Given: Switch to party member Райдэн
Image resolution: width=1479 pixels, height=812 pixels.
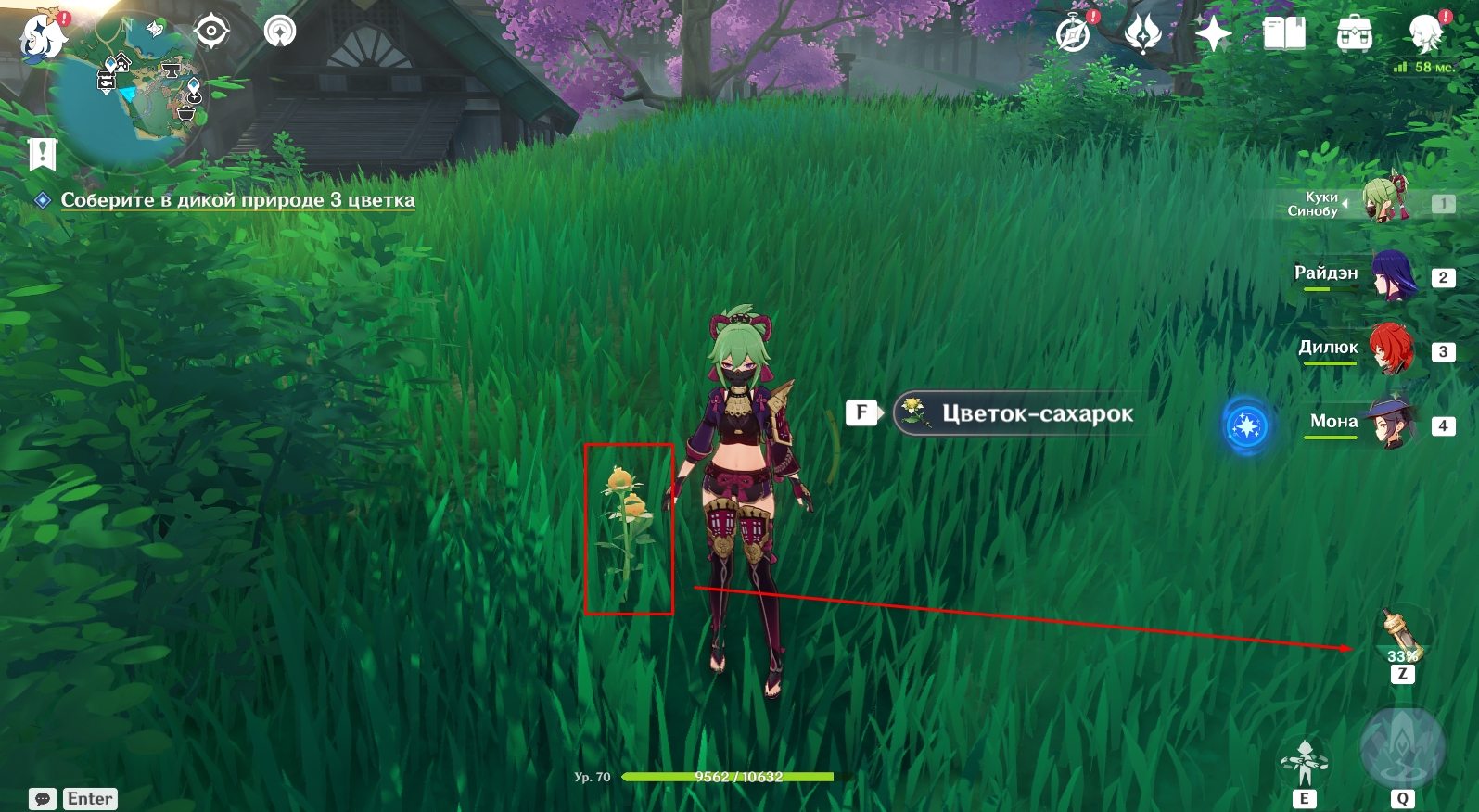Looking at the screenshot, I should point(1393,276).
